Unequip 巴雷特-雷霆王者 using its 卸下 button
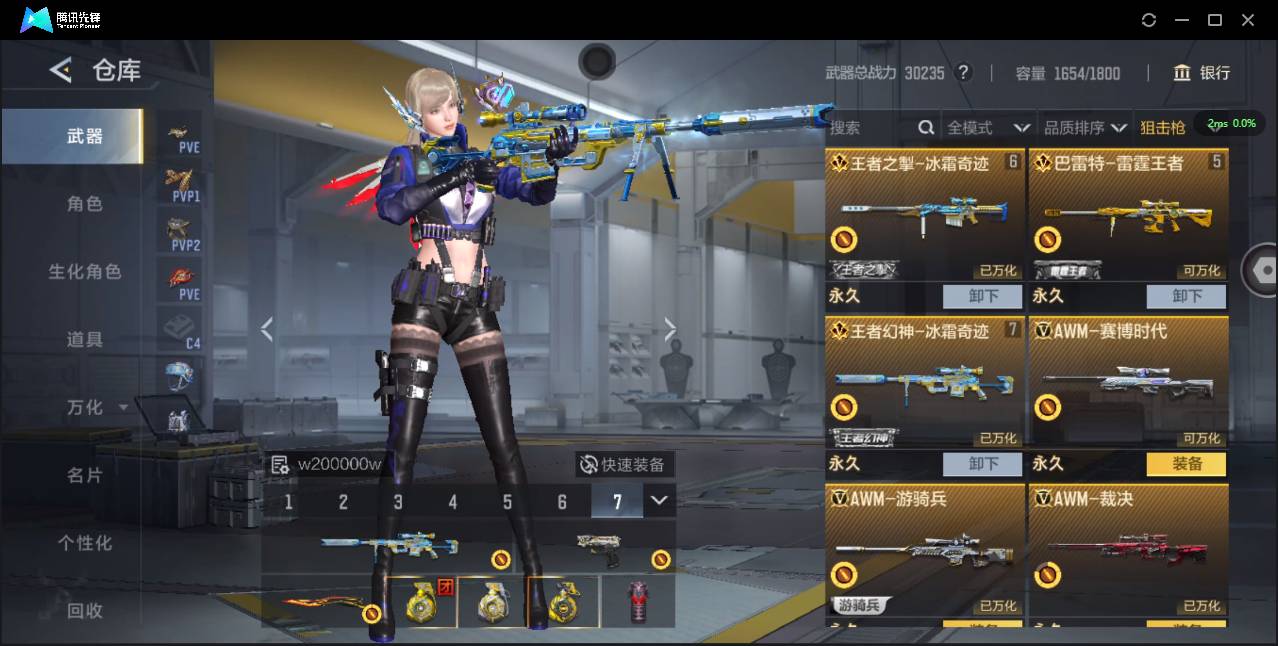This screenshot has height=646, width=1278. point(1186,296)
